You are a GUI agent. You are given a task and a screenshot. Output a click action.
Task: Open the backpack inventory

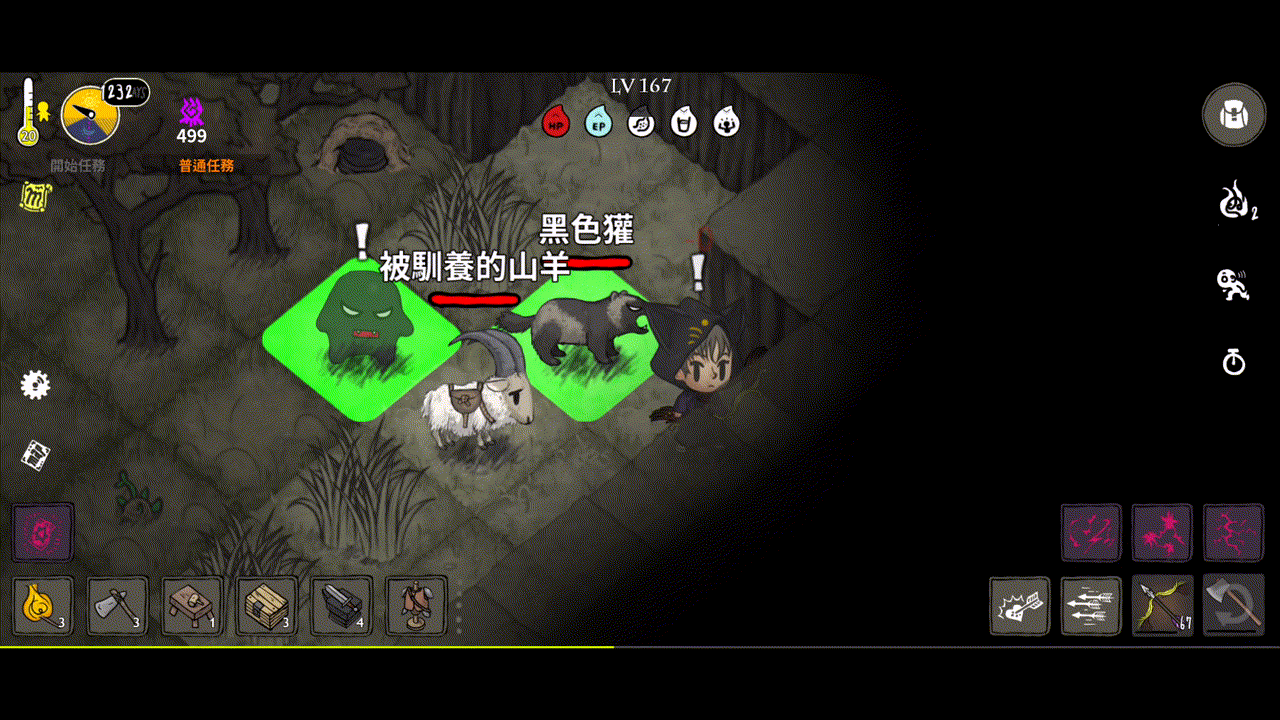(x=1233, y=114)
